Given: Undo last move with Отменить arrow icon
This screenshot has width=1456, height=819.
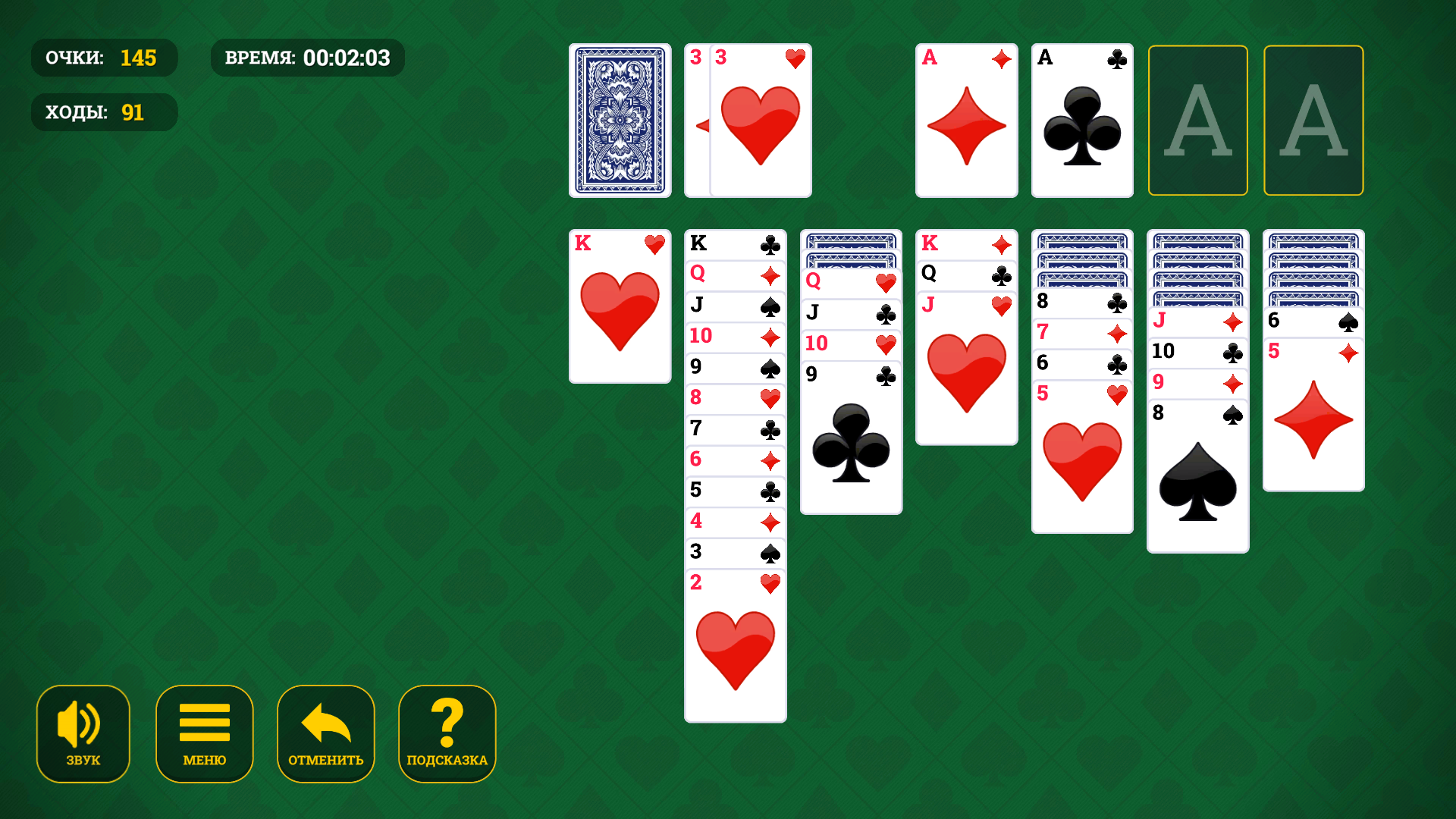Looking at the screenshot, I should [x=325, y=733].
